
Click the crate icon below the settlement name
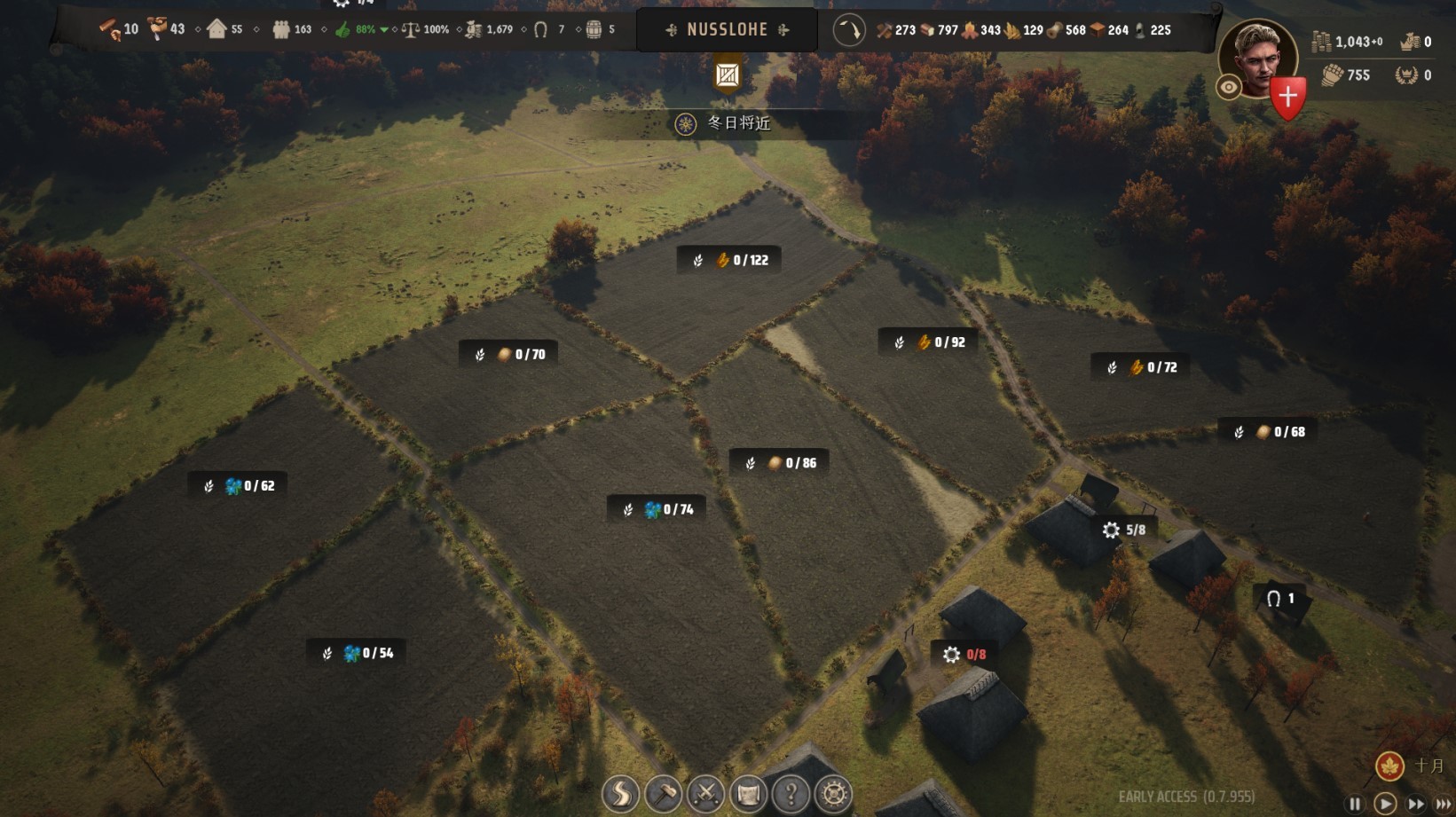click(x=728, y=75)
